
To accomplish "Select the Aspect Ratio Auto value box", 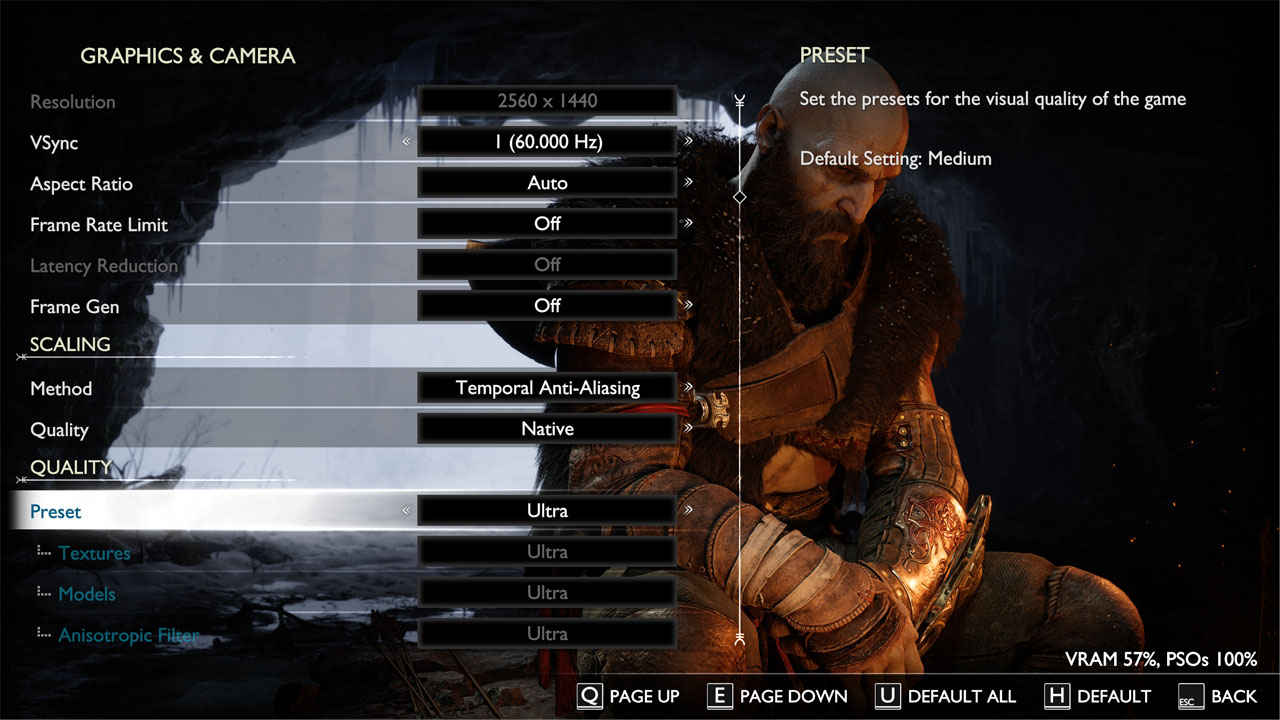I will coord(547,183).
